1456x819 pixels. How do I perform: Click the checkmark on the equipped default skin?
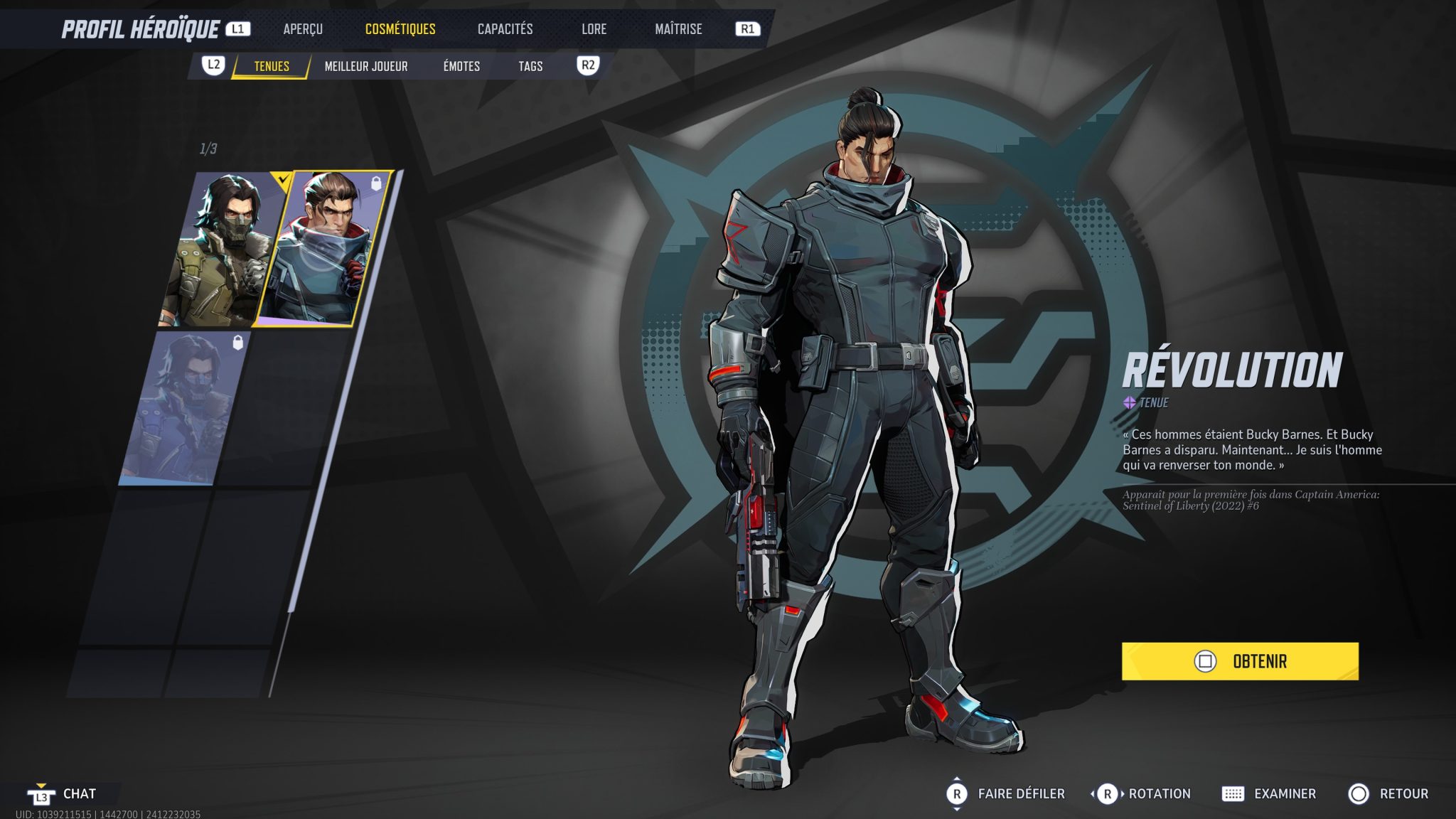[x=283, y=180]
